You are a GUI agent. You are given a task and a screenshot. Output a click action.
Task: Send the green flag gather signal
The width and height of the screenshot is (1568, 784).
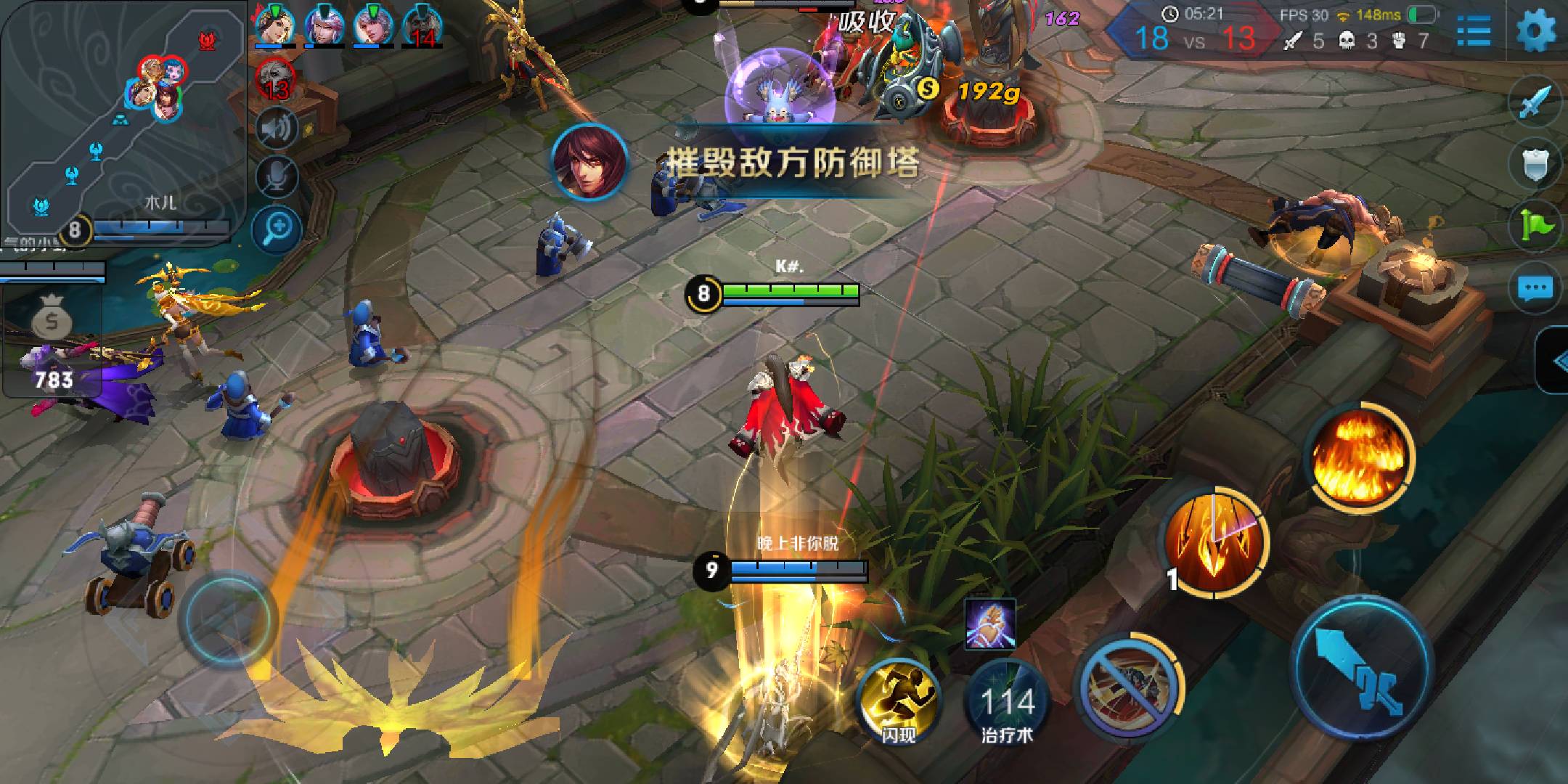[1535, 226]
